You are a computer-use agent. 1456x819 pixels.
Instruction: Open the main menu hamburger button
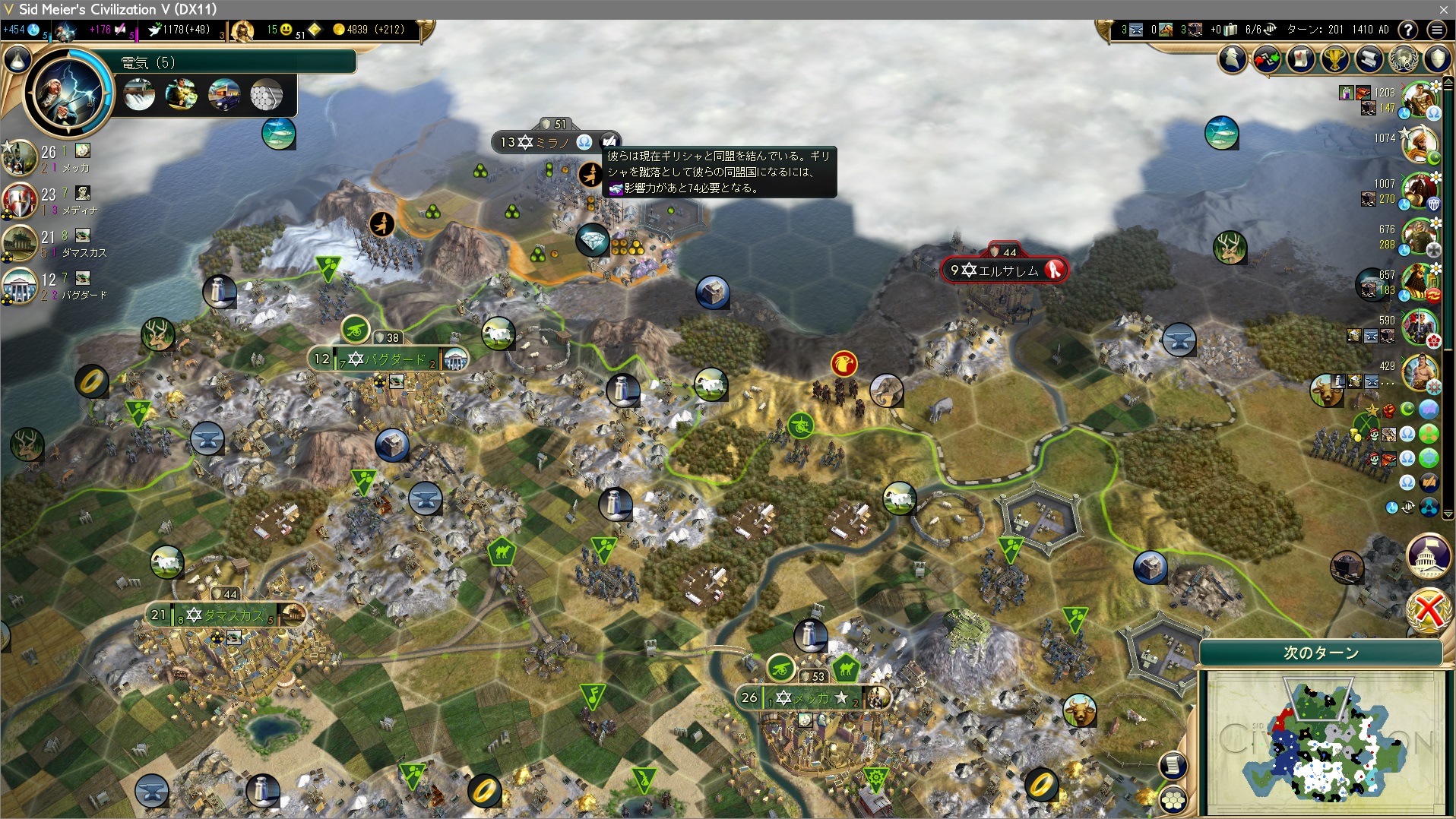1436,30
